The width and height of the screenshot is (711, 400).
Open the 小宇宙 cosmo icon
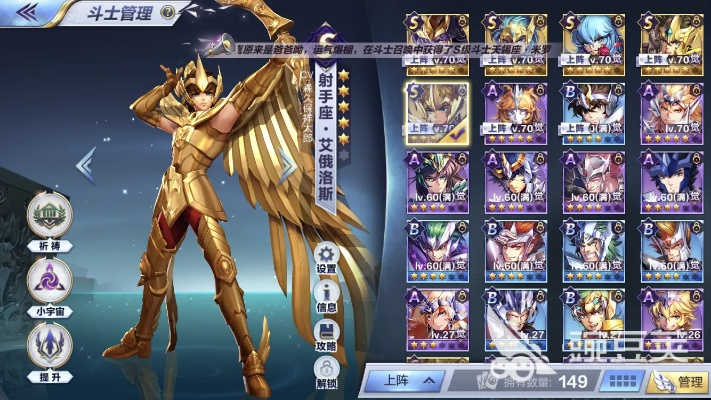point(49,281)
